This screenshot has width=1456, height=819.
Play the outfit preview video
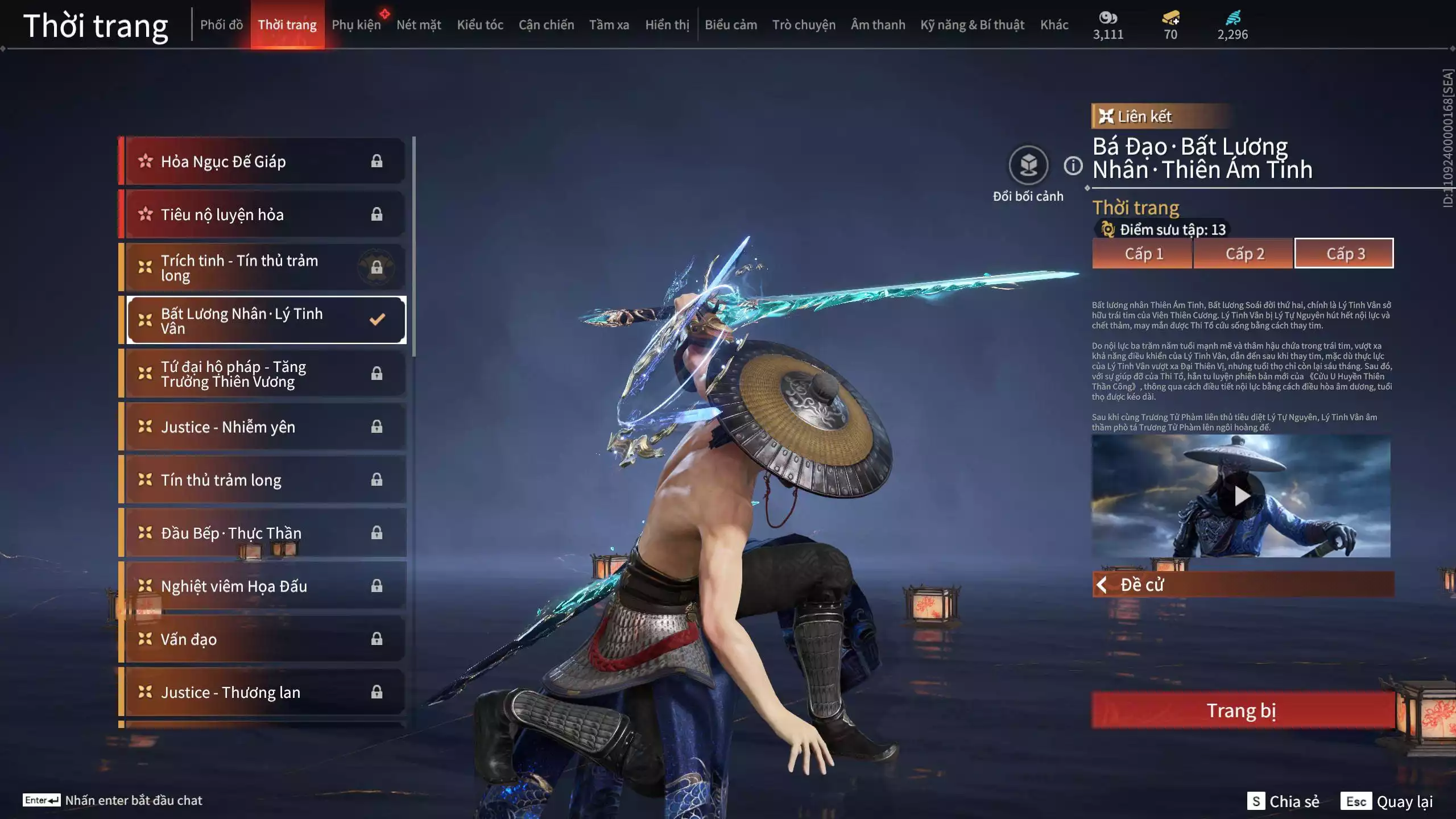point(1242,496)
